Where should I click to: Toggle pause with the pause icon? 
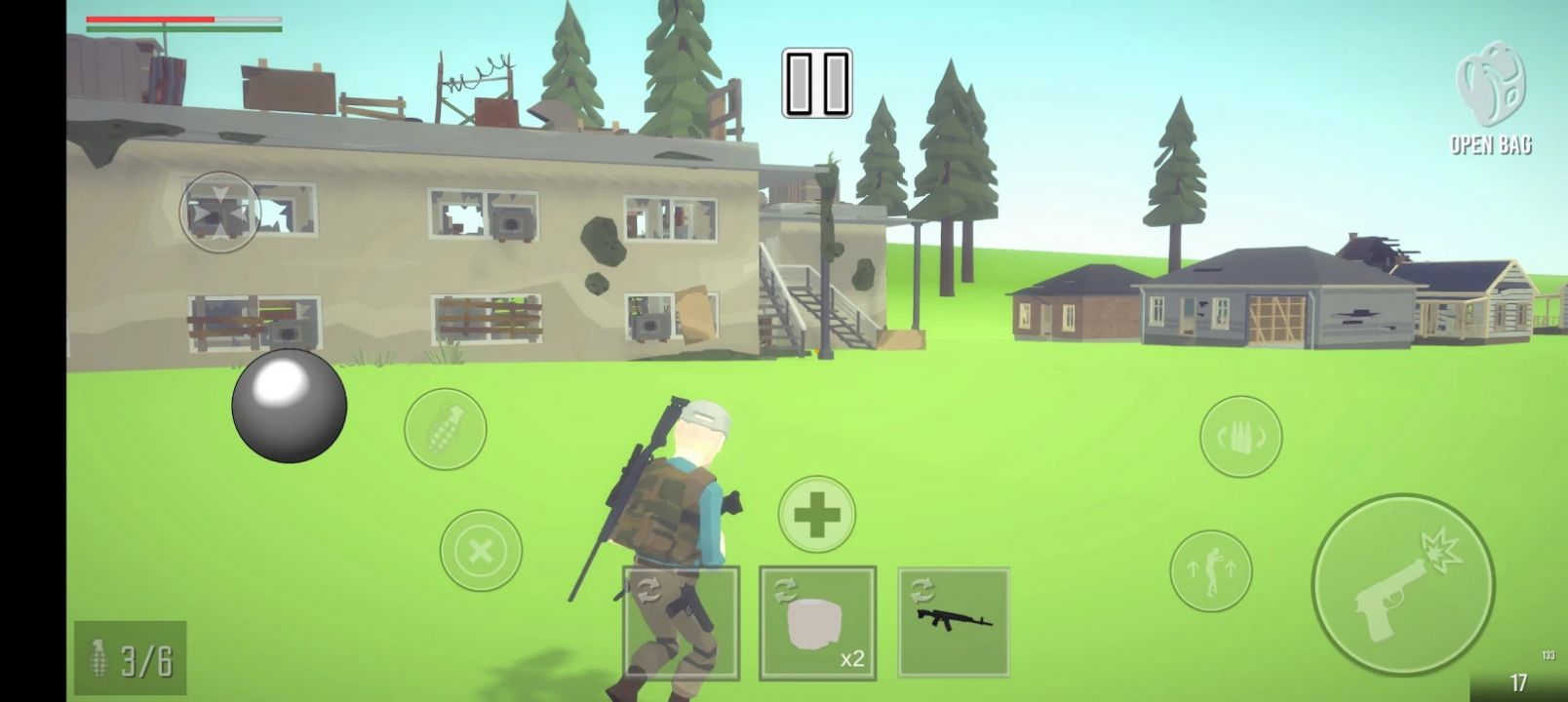[815, 83]
